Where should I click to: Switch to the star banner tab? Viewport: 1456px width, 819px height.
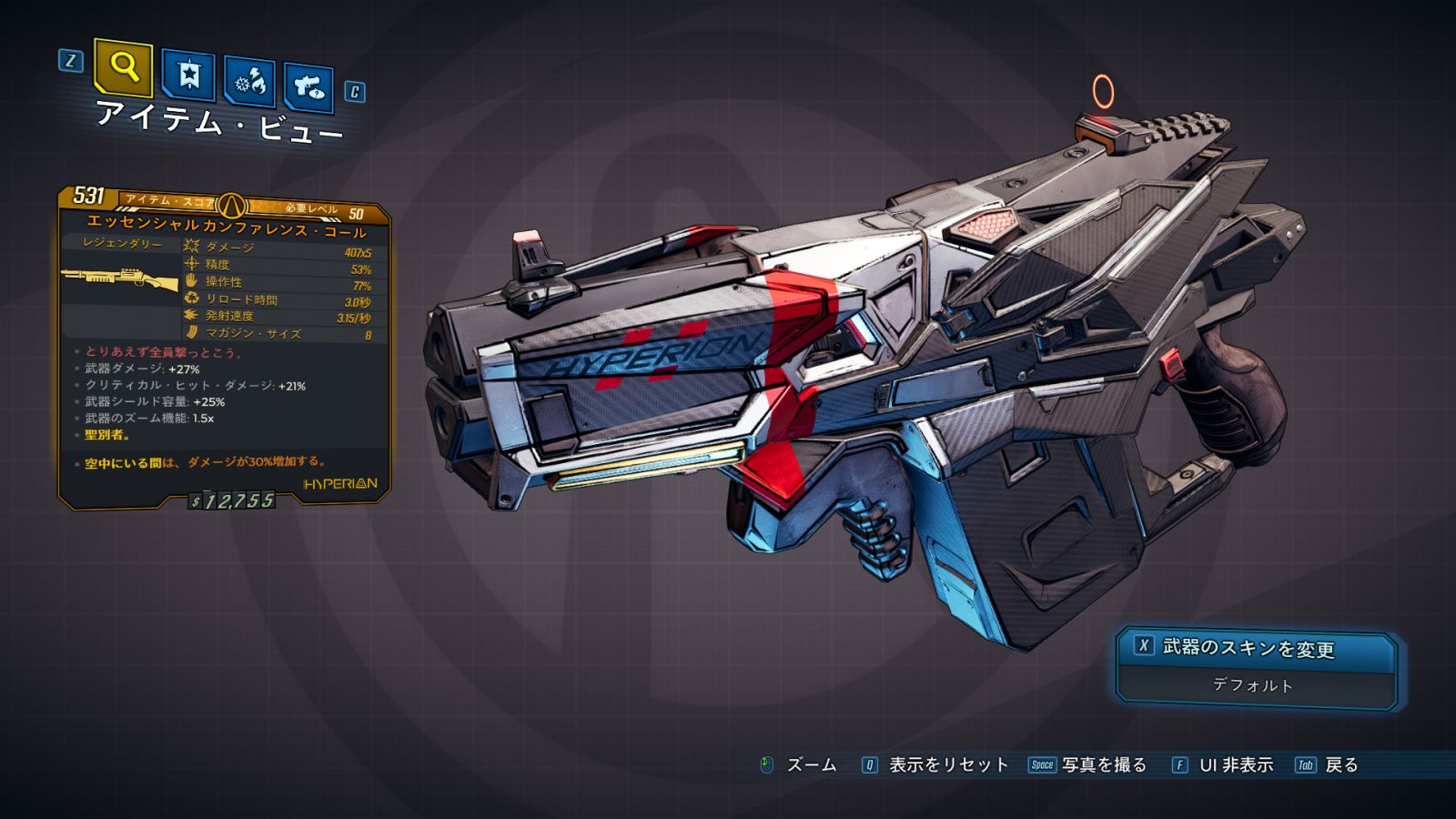[188, 76]
